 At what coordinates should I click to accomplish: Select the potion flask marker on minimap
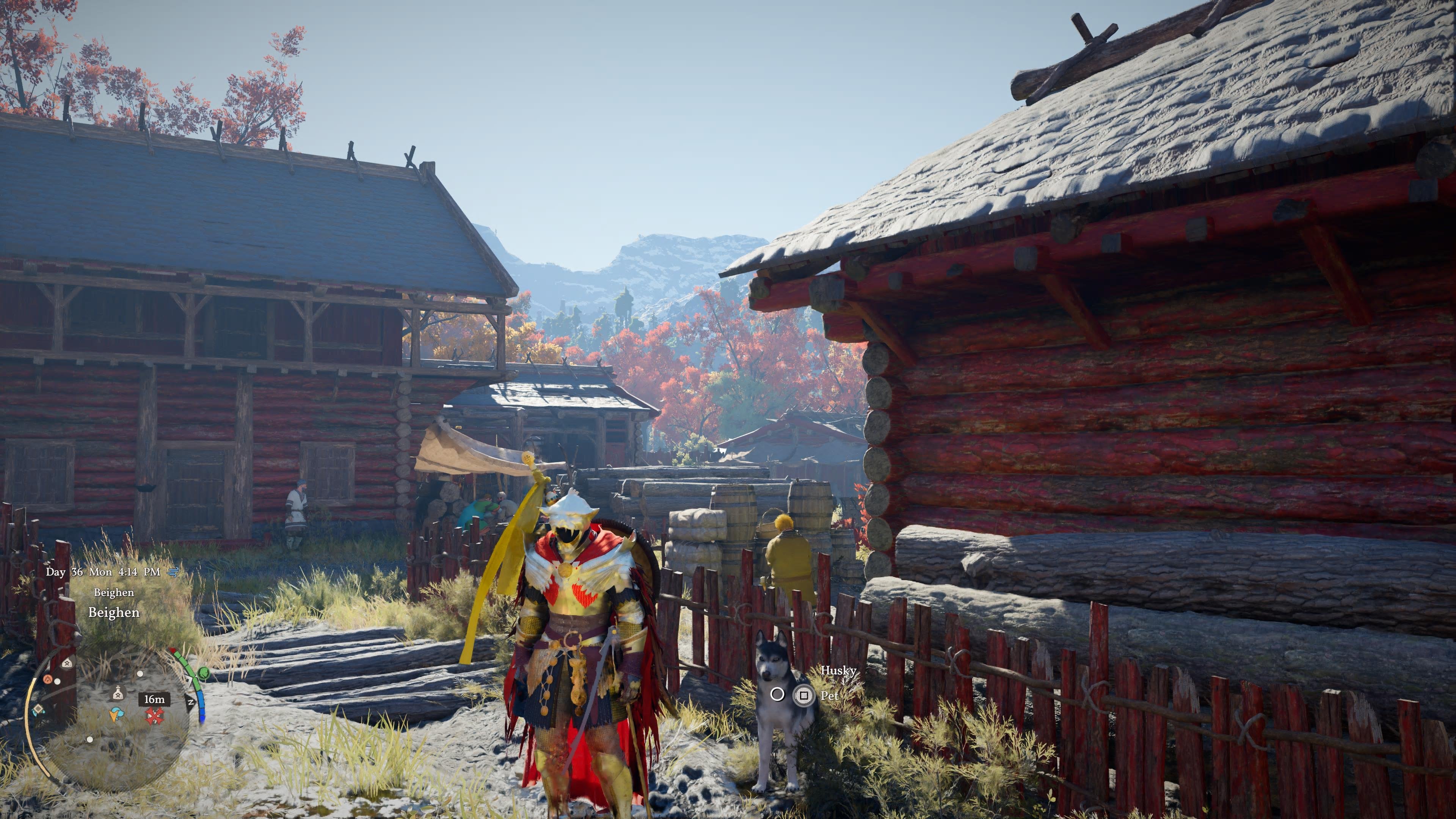[x=118, y=692]
